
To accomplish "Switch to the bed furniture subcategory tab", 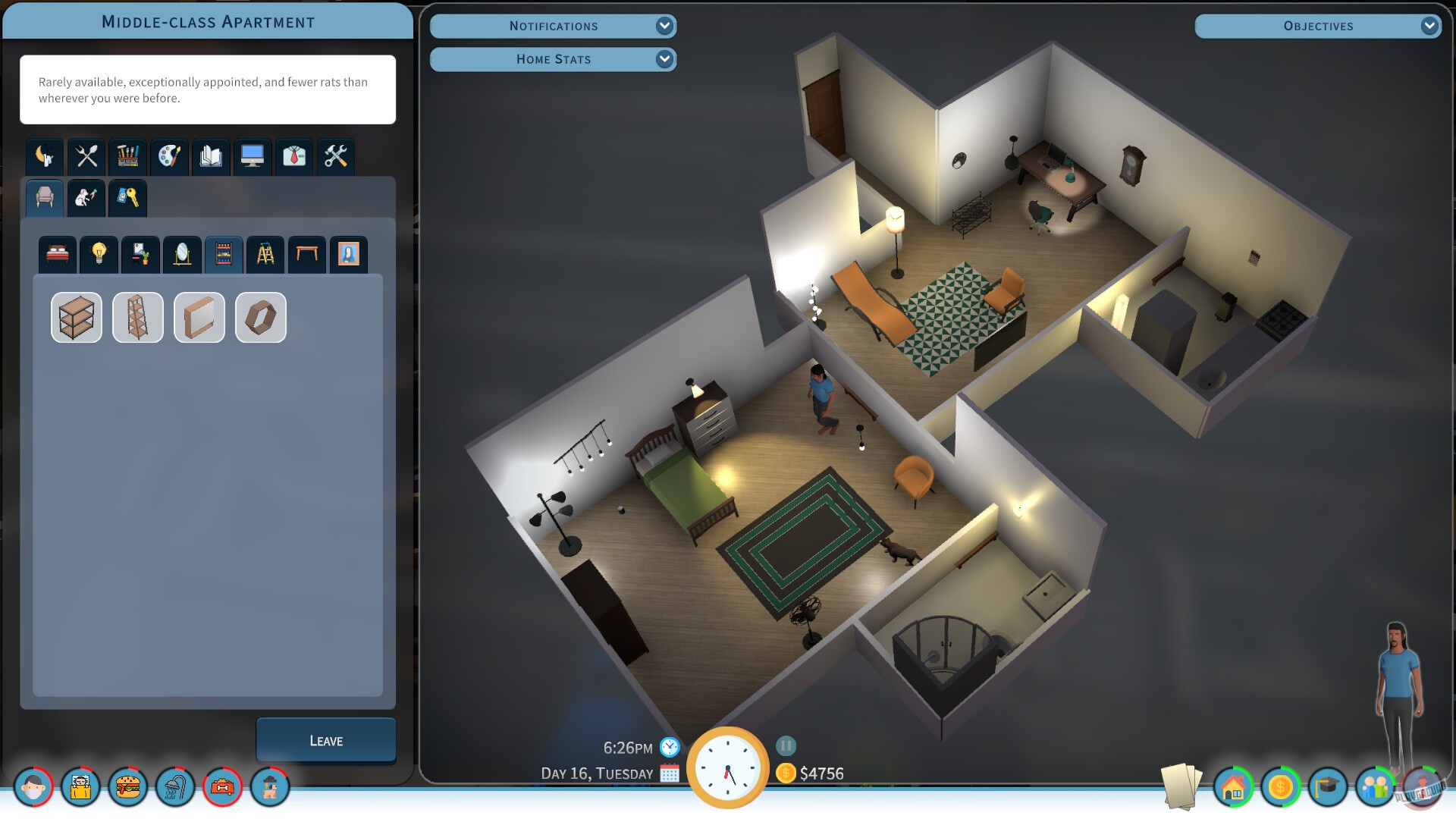I will click(58, 254).
